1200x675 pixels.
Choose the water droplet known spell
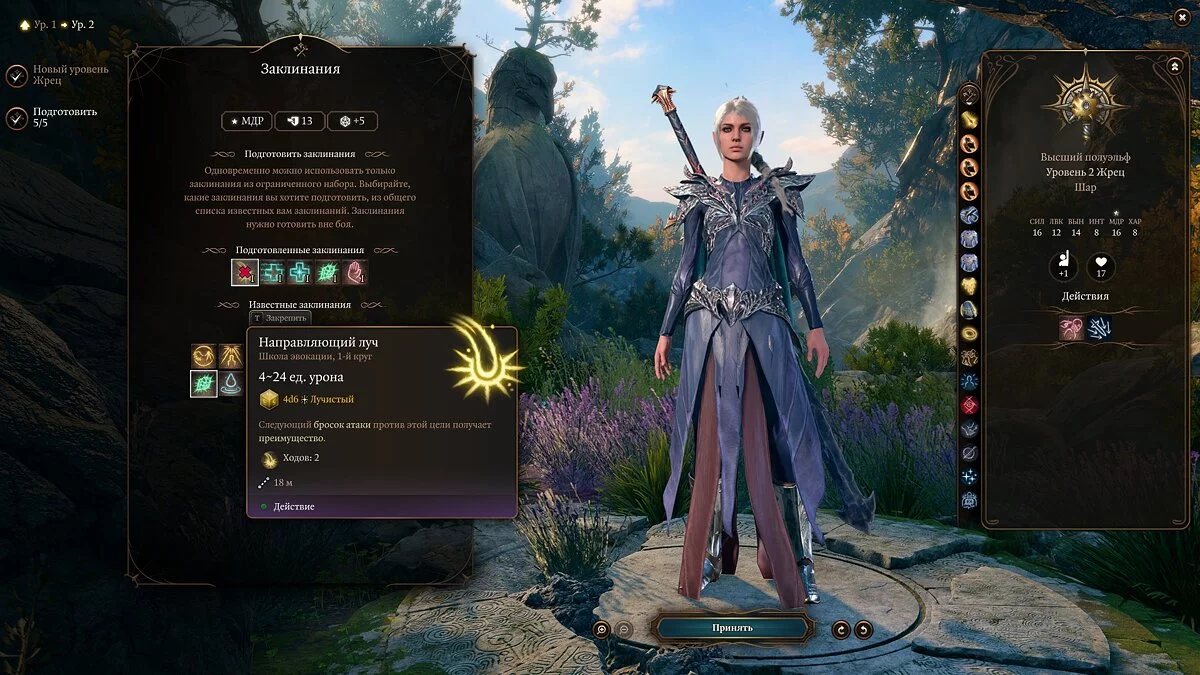coord(232,384)
